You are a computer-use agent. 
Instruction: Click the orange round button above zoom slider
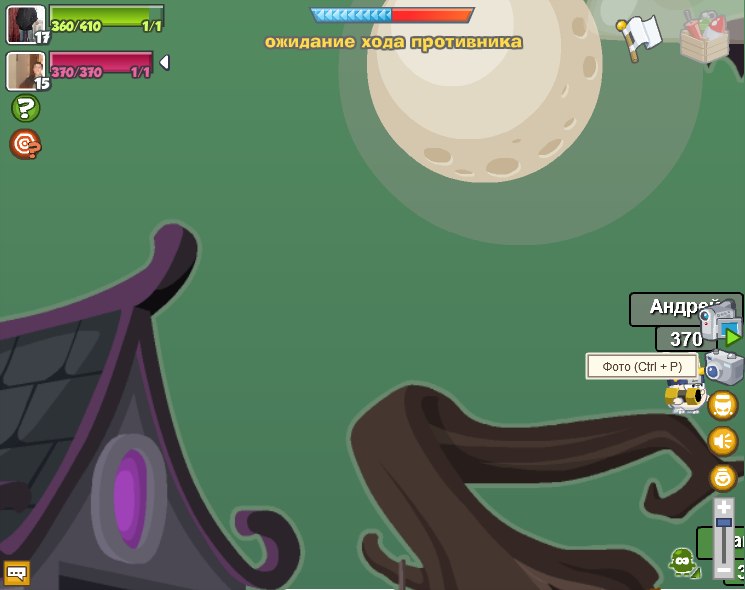tap(723, 477)
